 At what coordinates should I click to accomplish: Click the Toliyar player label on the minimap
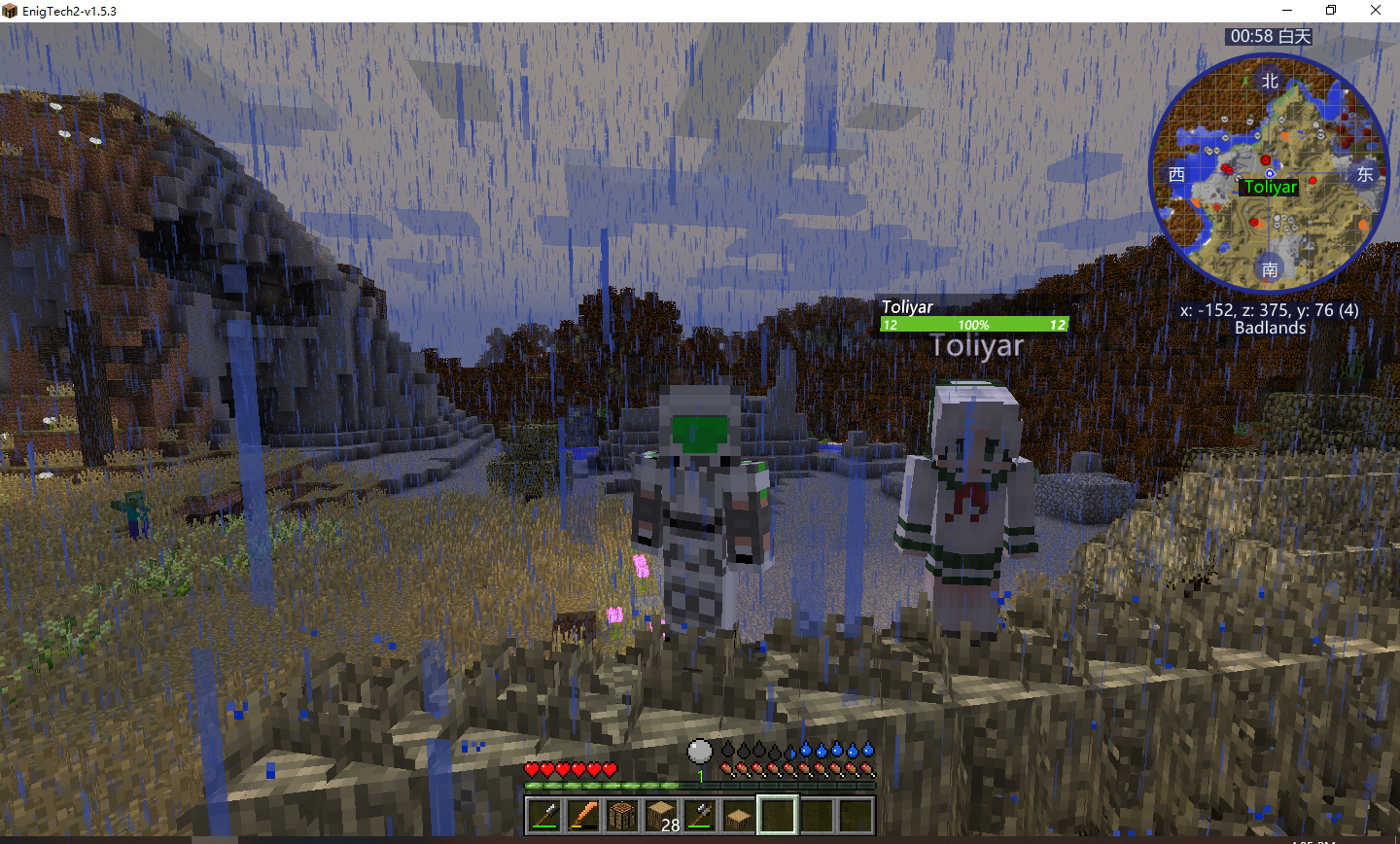click(x=1270, y=187)
